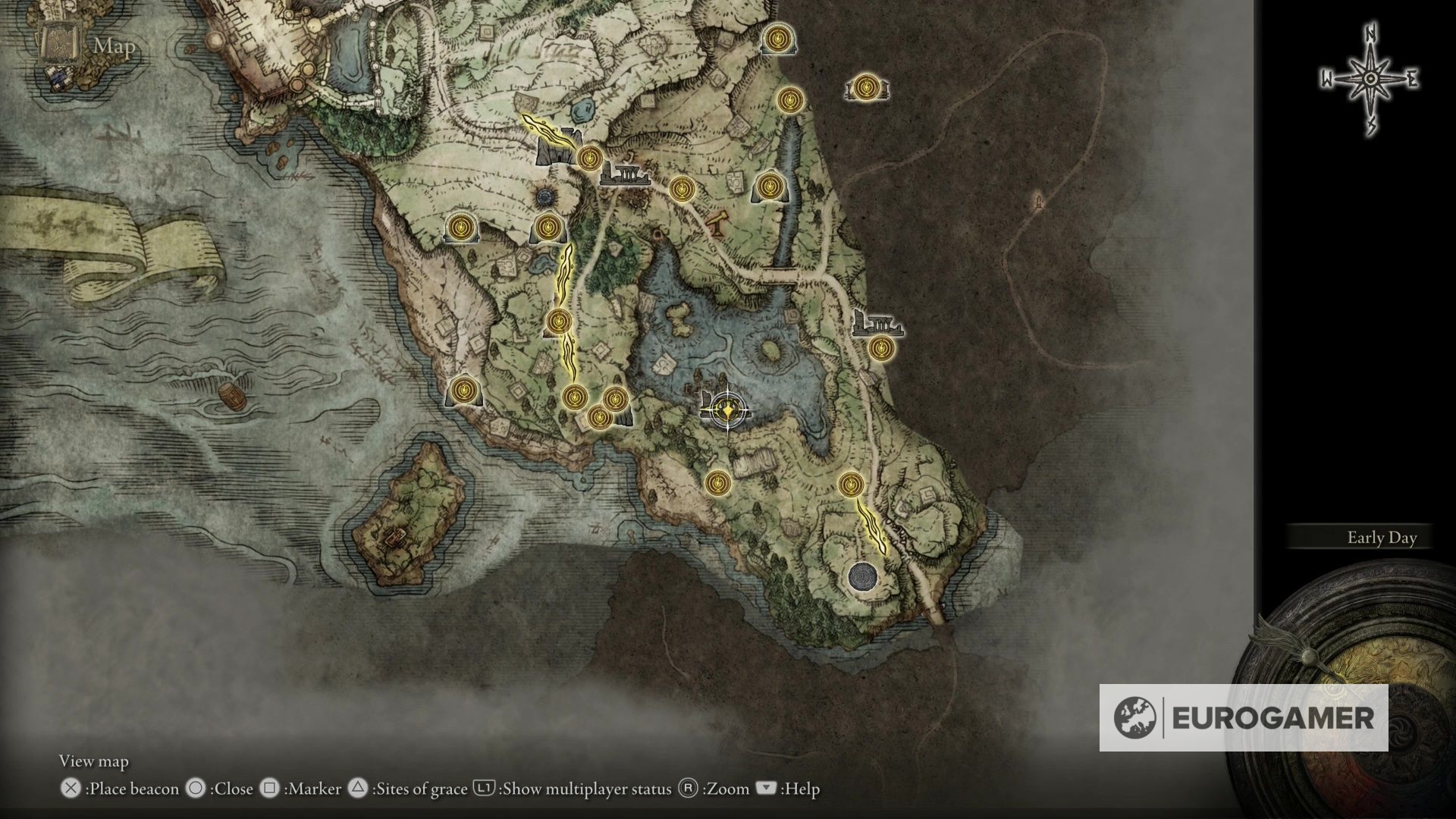Click the Eurogamer watermark logo

tap(1244, 717)
